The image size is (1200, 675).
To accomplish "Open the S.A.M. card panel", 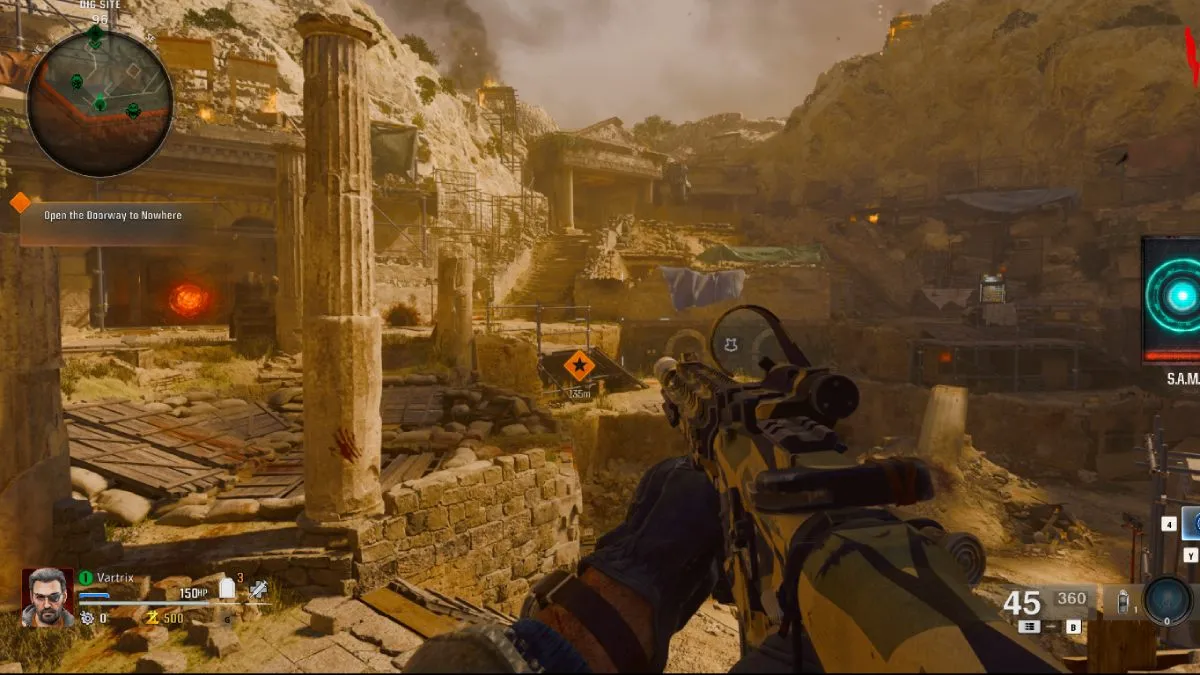I will tap(1171, 300).
